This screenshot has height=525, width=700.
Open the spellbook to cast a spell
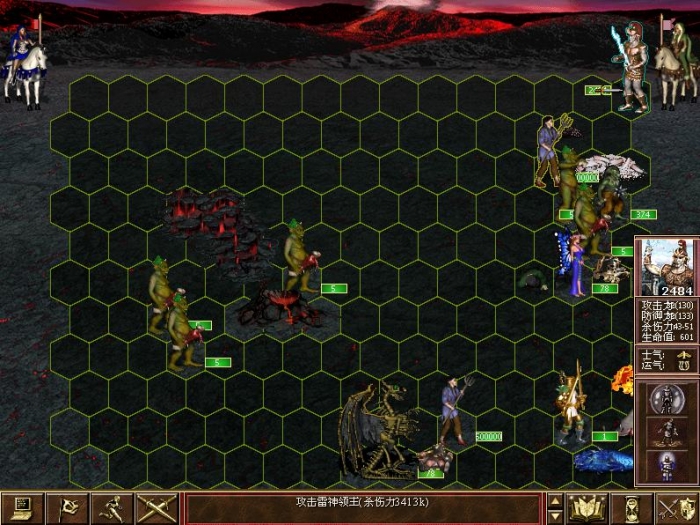(x=588, y=508)
